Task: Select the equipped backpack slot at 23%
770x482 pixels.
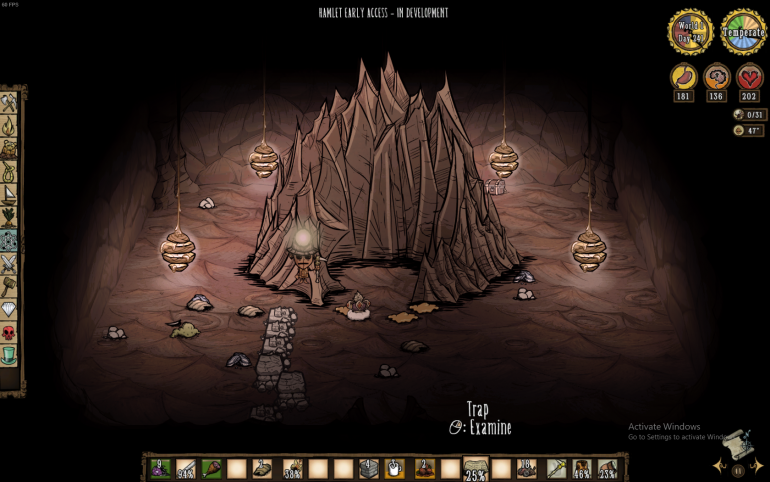Action: point(607,468)
